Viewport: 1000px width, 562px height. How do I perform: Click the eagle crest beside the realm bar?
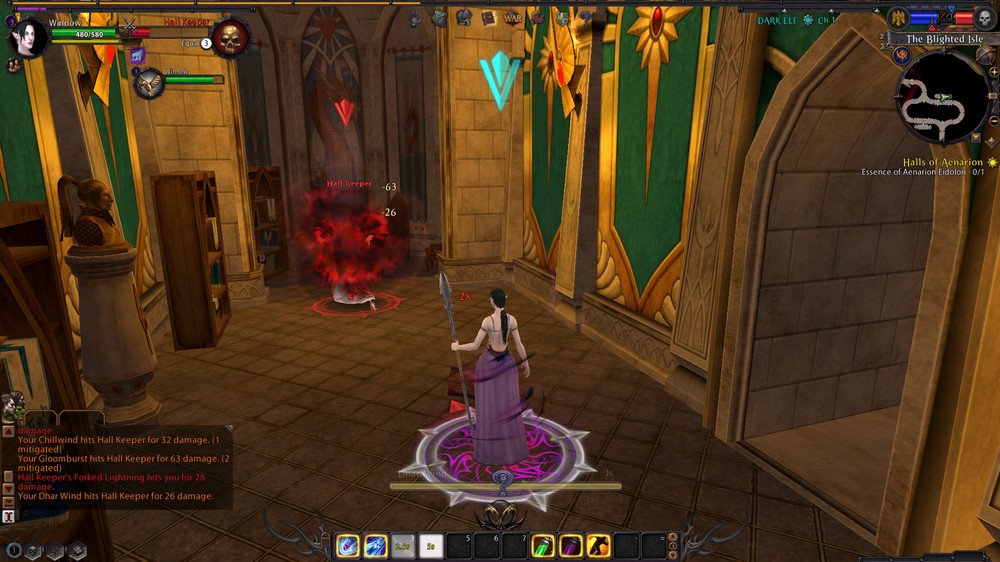point(898,18)
